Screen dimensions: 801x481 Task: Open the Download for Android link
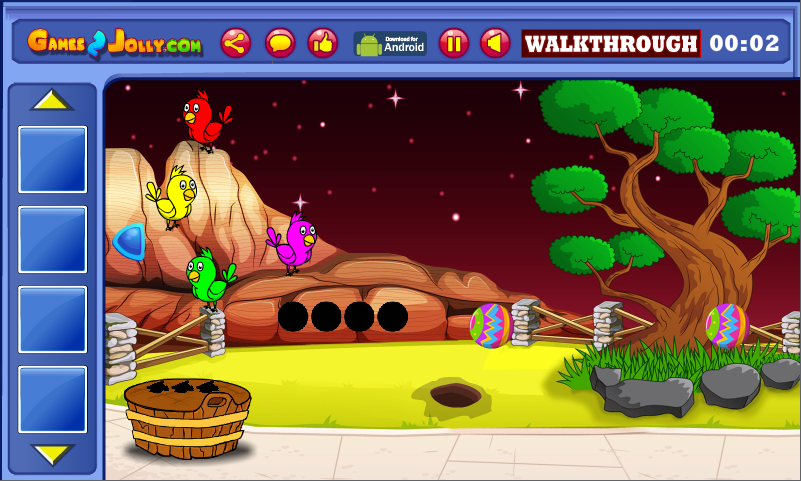point(390,43)
